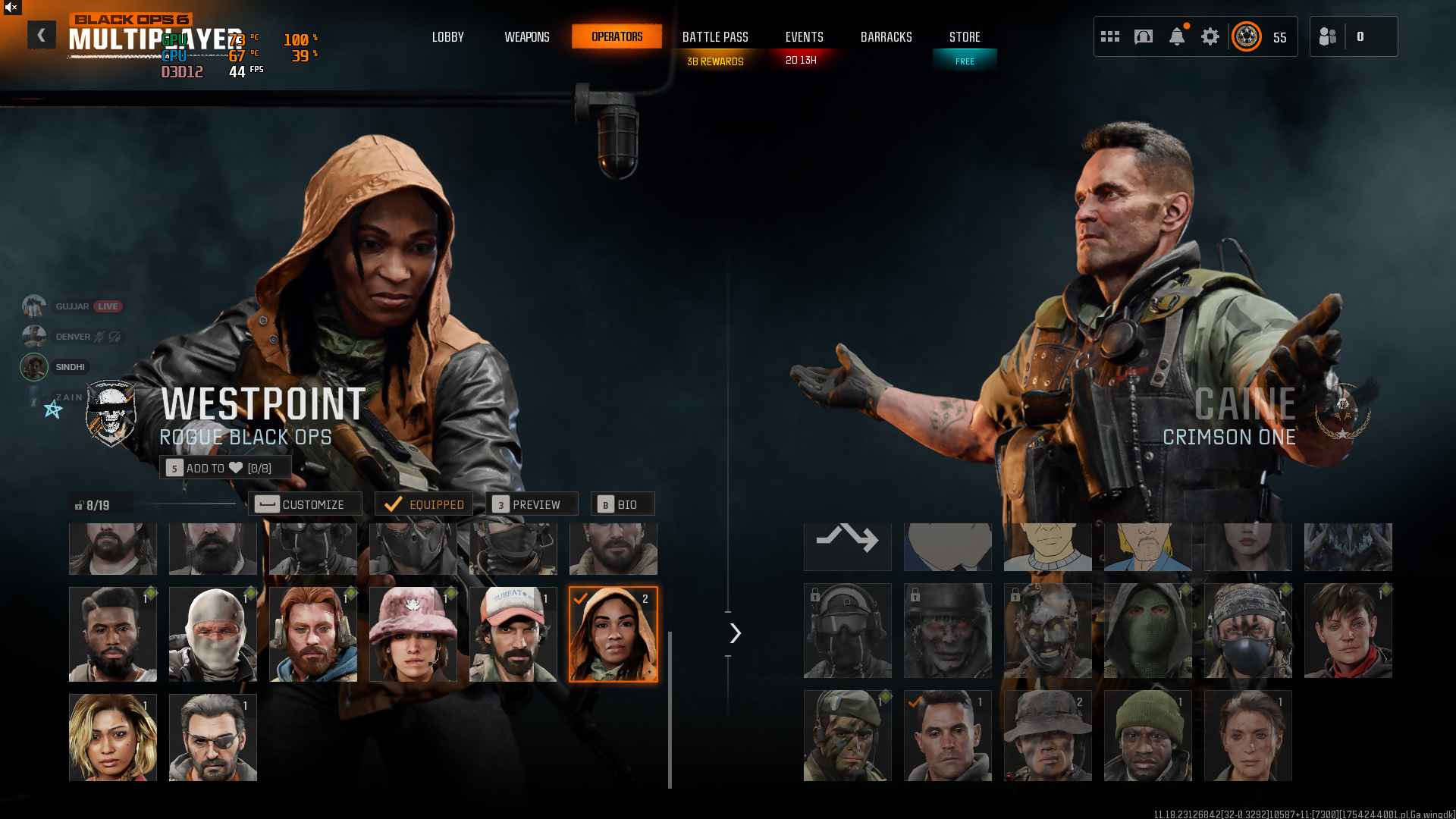Open the Events tab
The image size is (1456, 819).
tap(804, 36)
